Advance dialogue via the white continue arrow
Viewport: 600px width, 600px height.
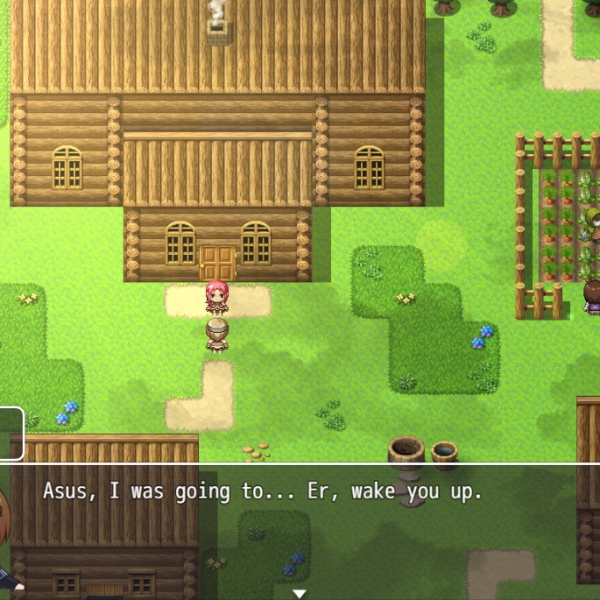tap(299, 593)
